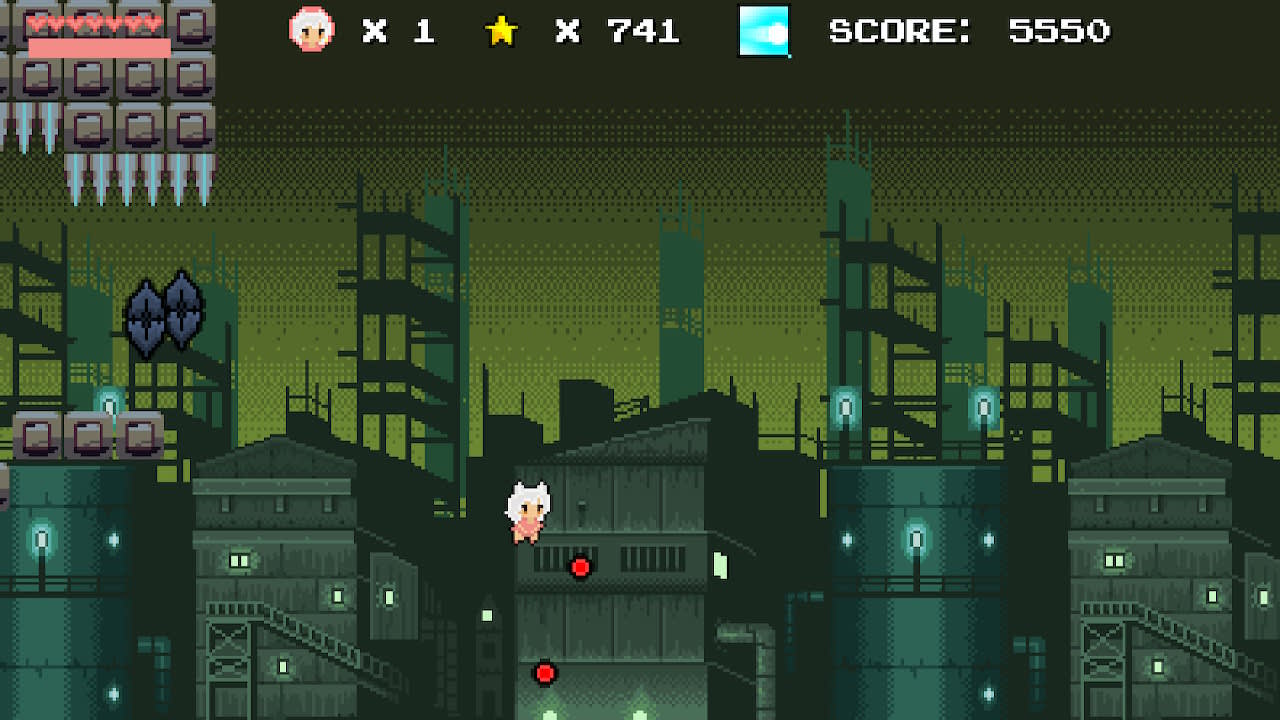
Task: Click the player face life counter icon
Action: 313,30
